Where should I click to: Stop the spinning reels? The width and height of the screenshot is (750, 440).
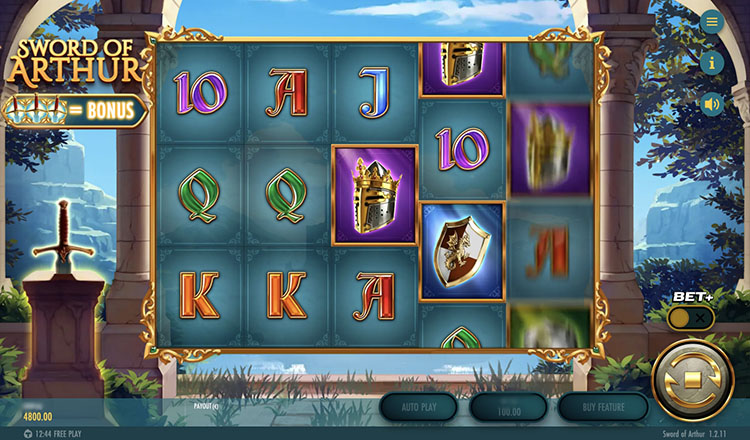point(691,380)
